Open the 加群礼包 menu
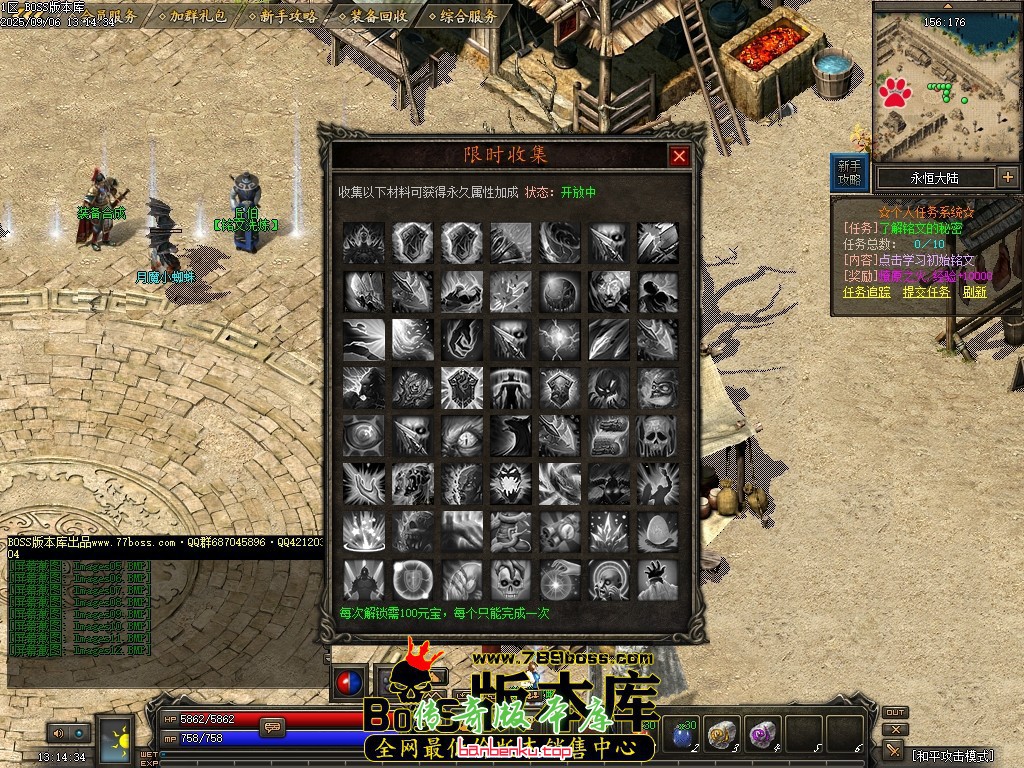 pos(198,16)
